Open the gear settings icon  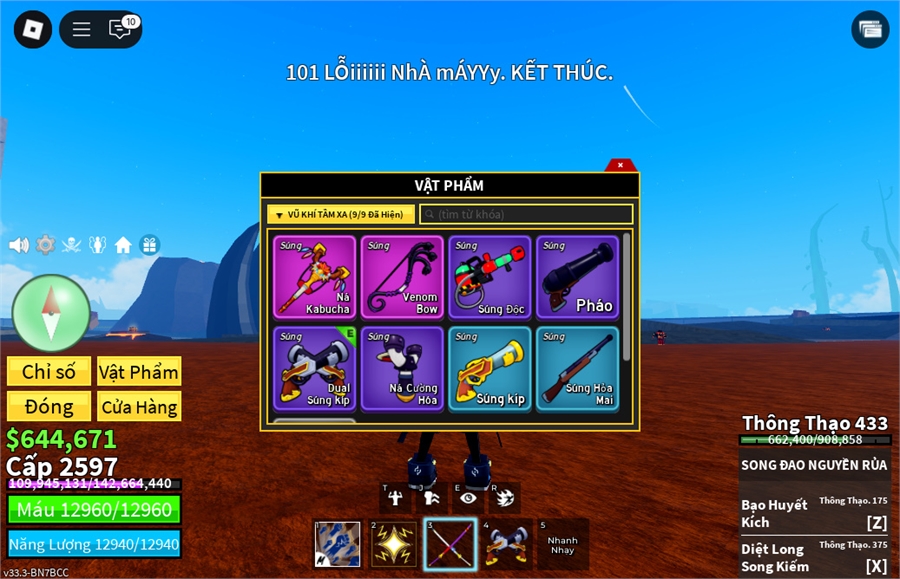click(x=45, y=245)
